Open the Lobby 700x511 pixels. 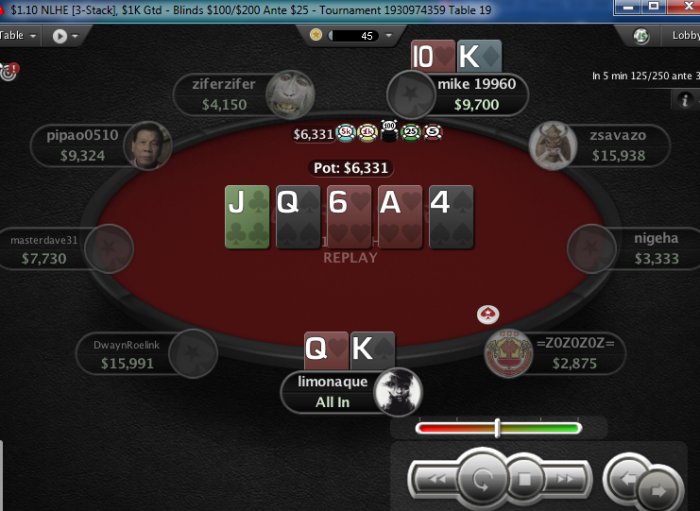click(671, 35)
